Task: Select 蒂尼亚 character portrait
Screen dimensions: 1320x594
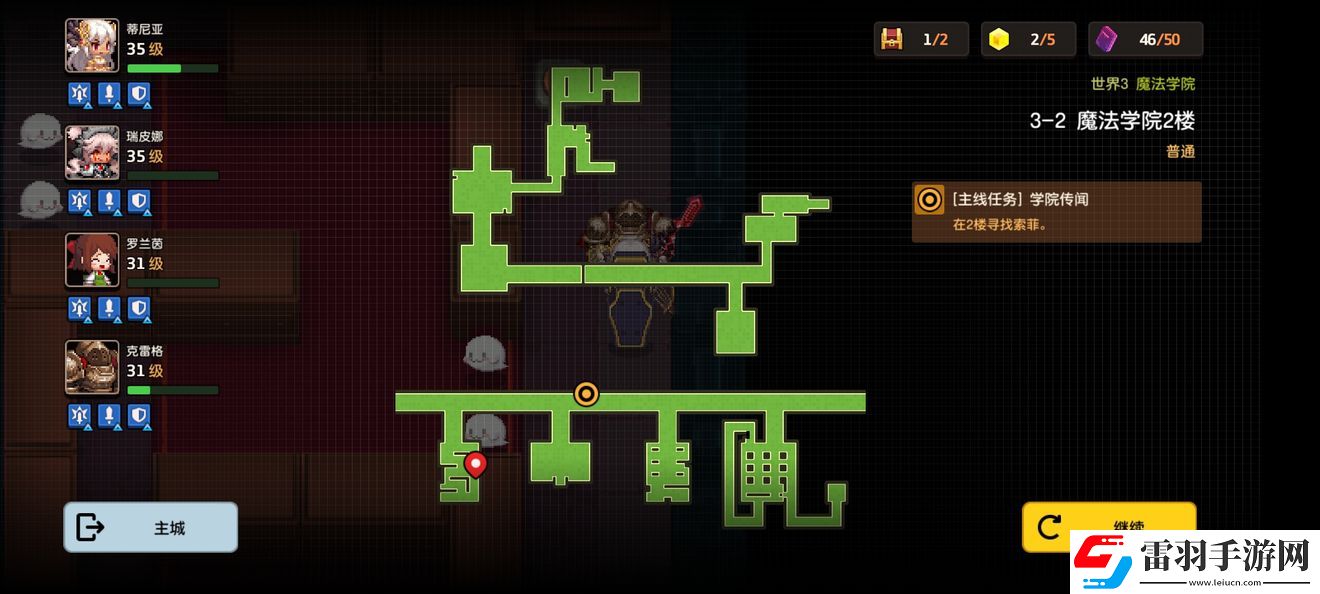Action: 92,46
